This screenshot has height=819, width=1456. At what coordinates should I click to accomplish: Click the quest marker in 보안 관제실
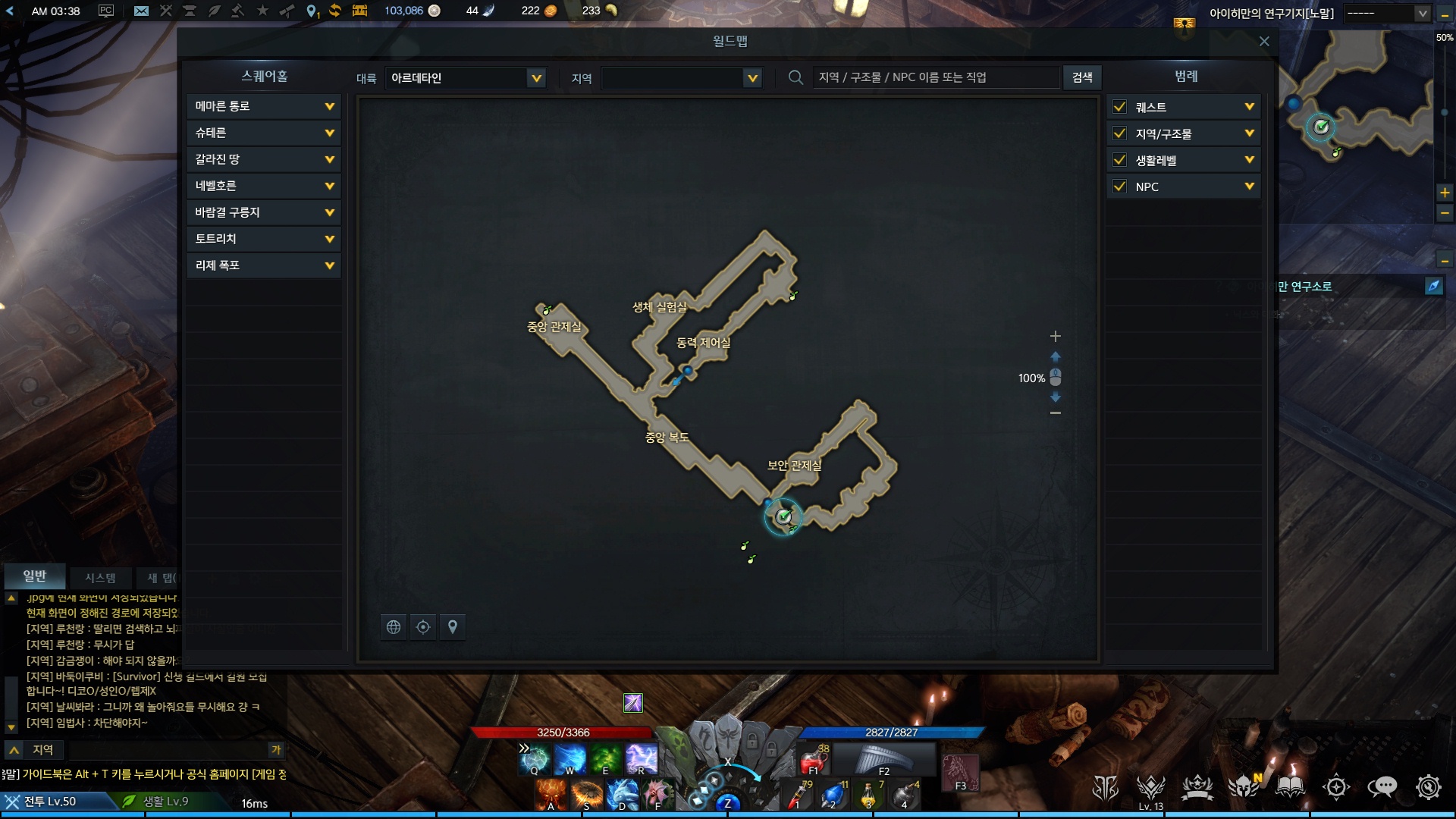click(x=783, y=517)
